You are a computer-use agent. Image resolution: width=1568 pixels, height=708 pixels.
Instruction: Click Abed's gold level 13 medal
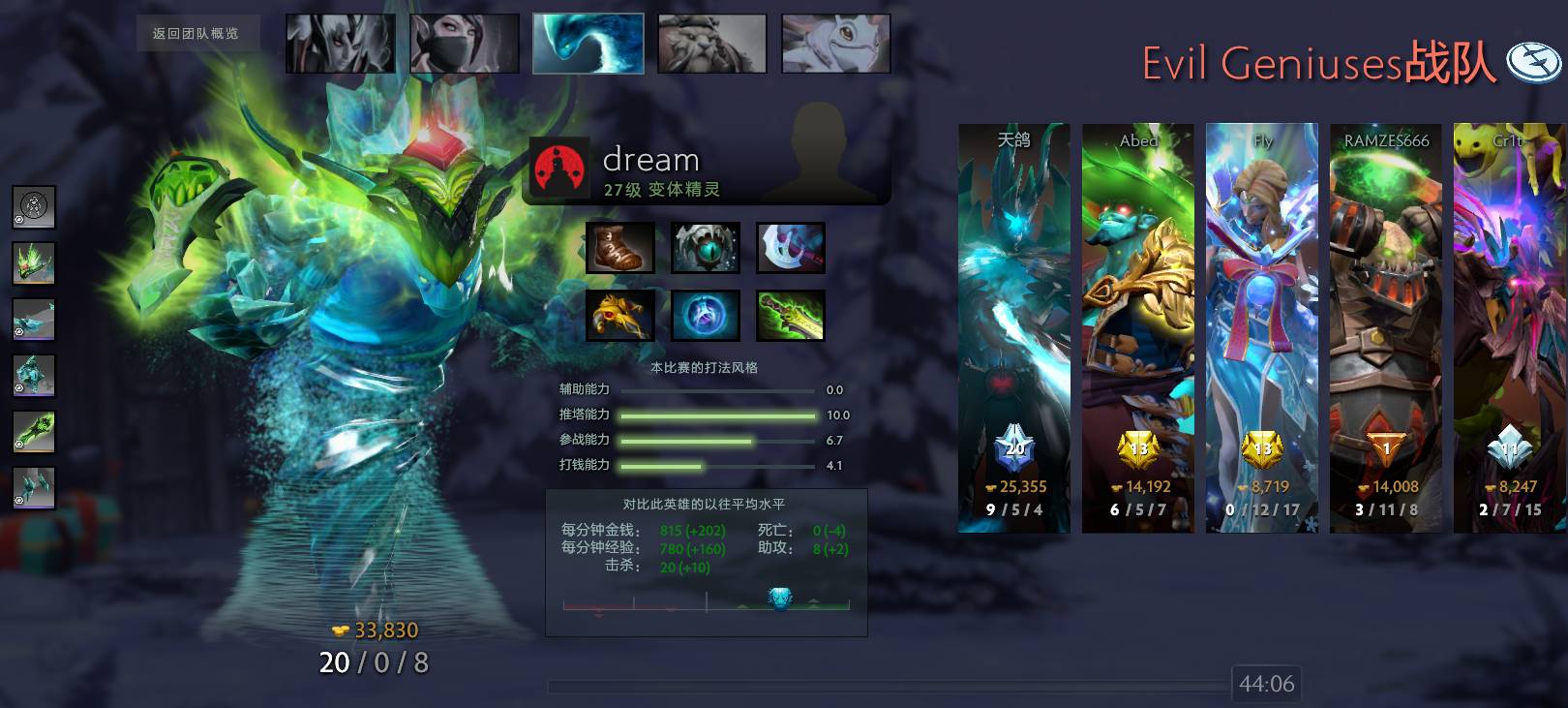pos(1137,447)
